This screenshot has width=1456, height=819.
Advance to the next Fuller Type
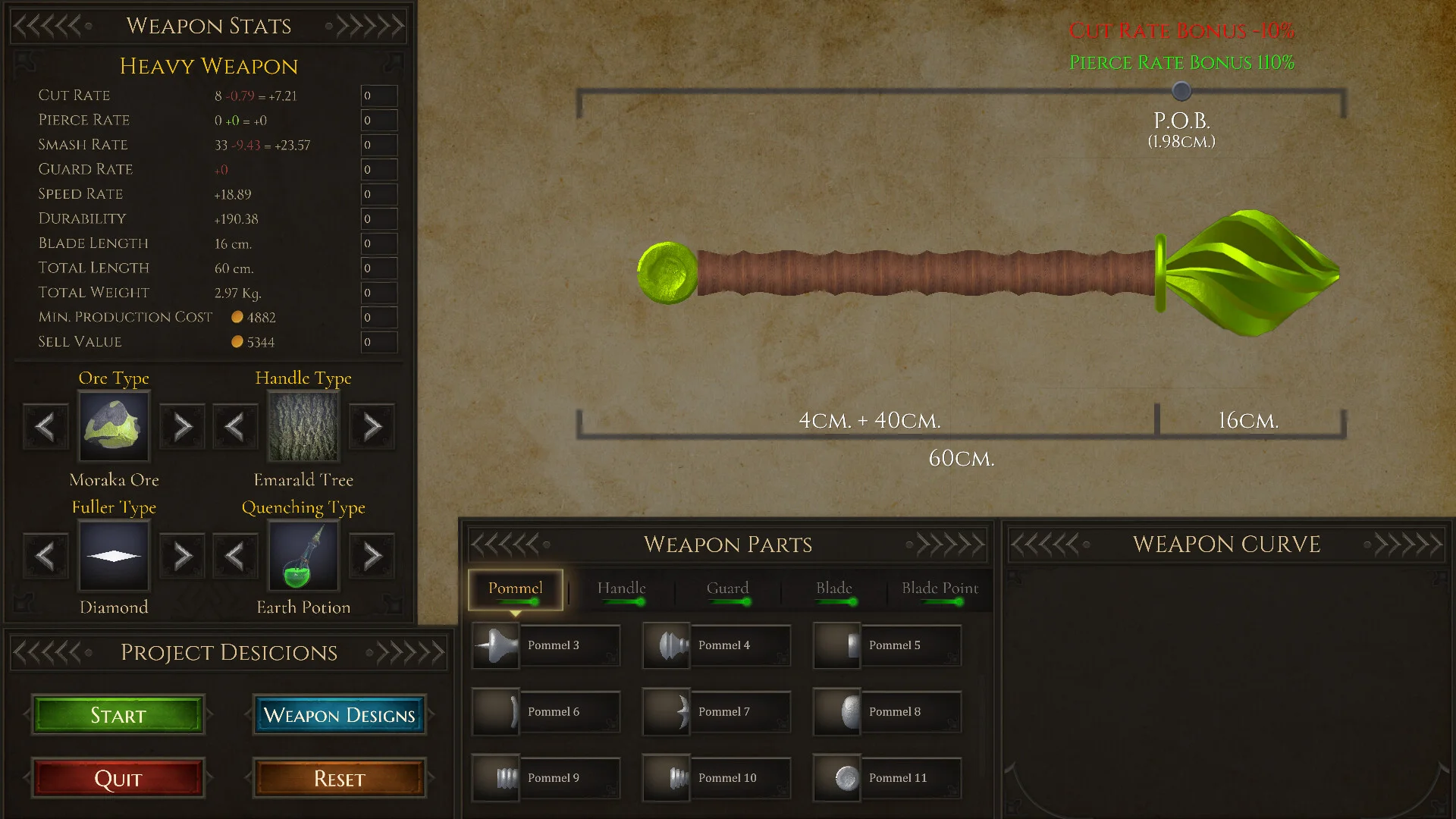click(x=182, y=557)
